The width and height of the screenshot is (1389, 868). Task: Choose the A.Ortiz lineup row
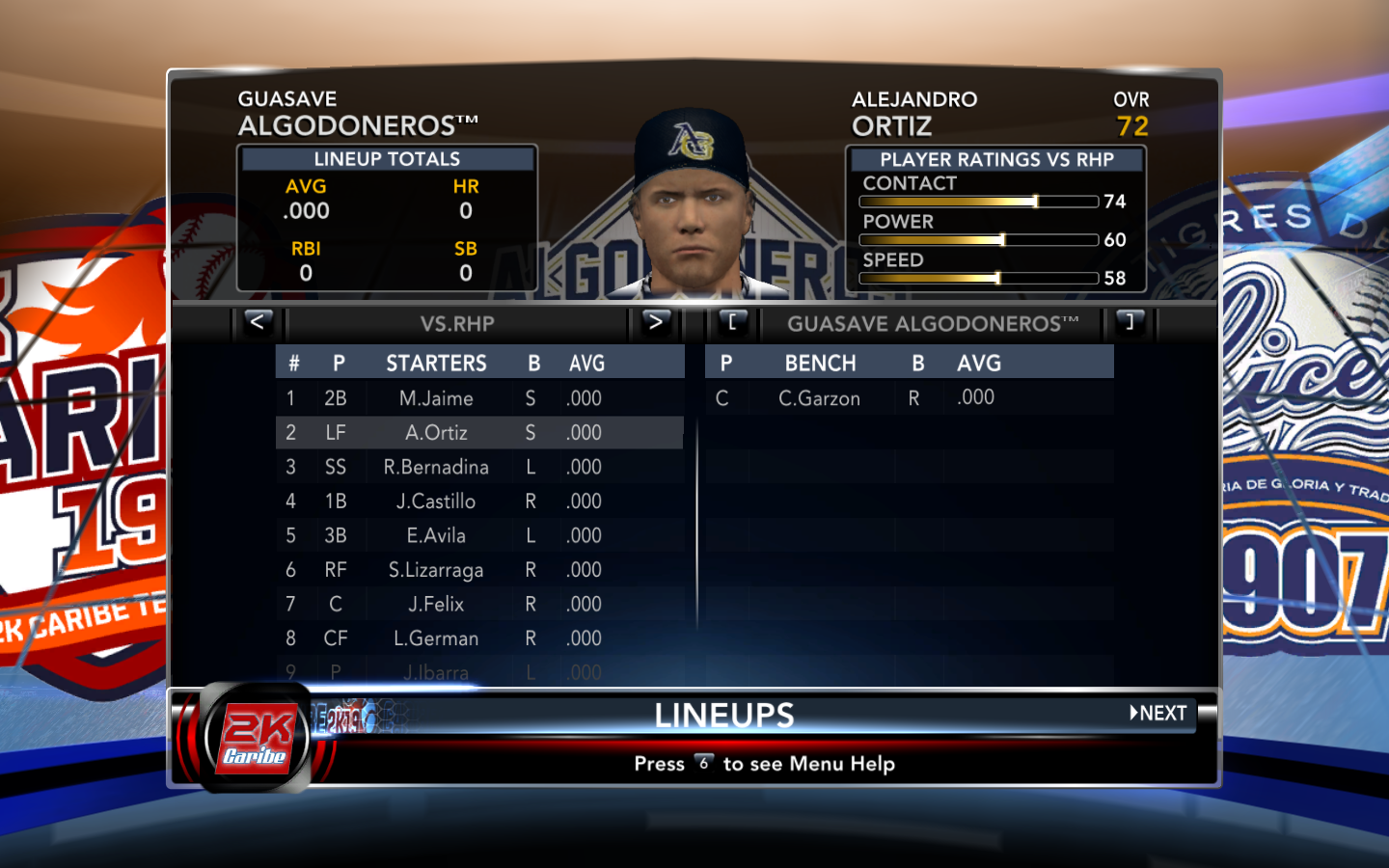click(x=436, y=433)
